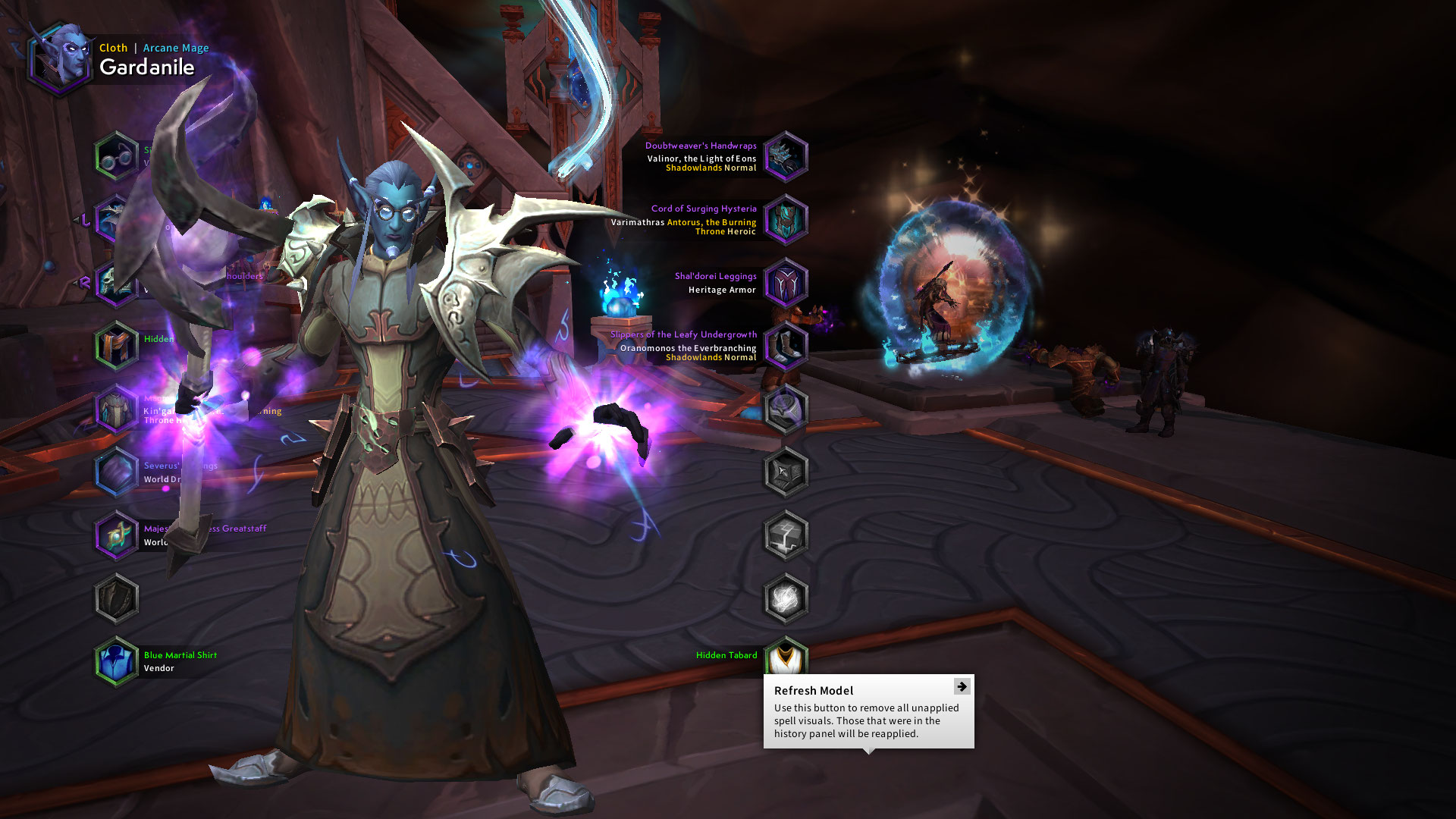
Task: Open the Severus' leggings slot icon
Action: tap(115, 472)
